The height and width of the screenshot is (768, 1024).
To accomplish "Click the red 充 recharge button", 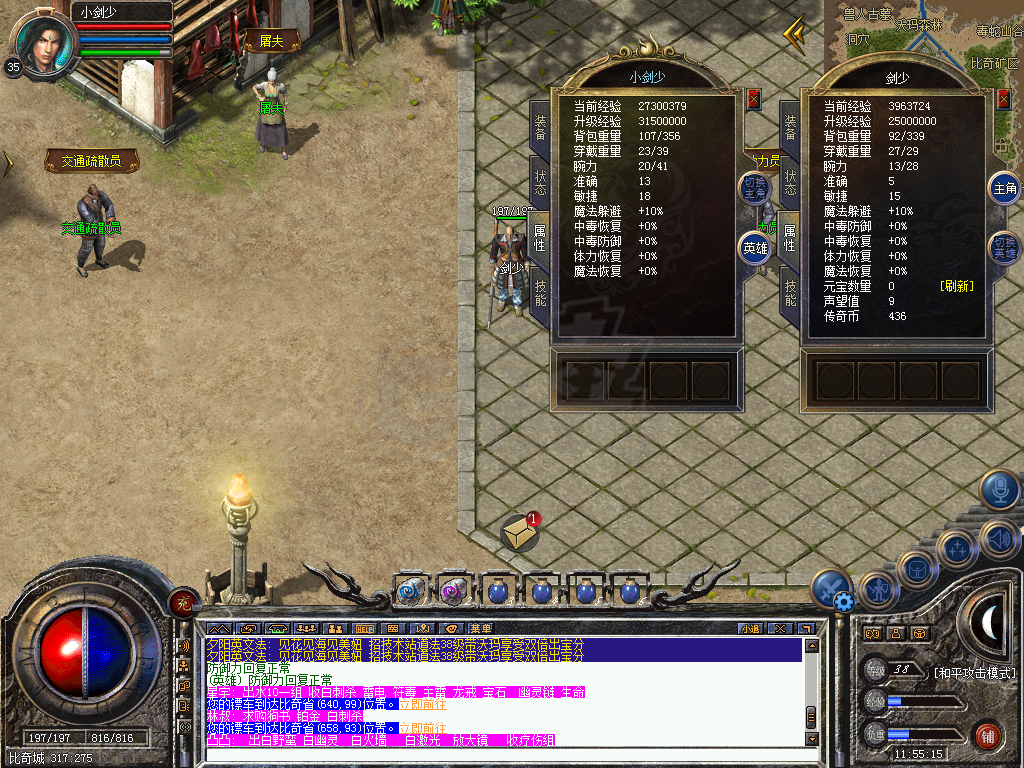I will [x=183, y=601].
